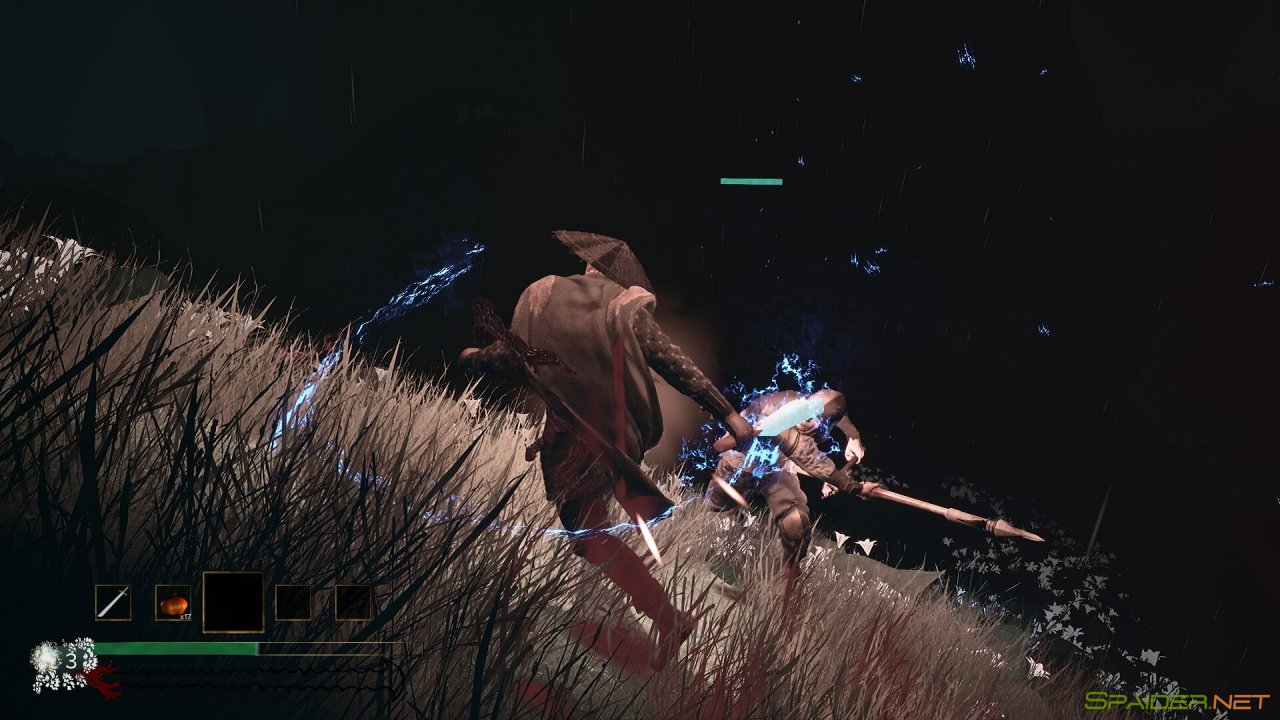Select the pumpkin gourd item in the hotbar
1280x720 pixels.
(173, 601)
